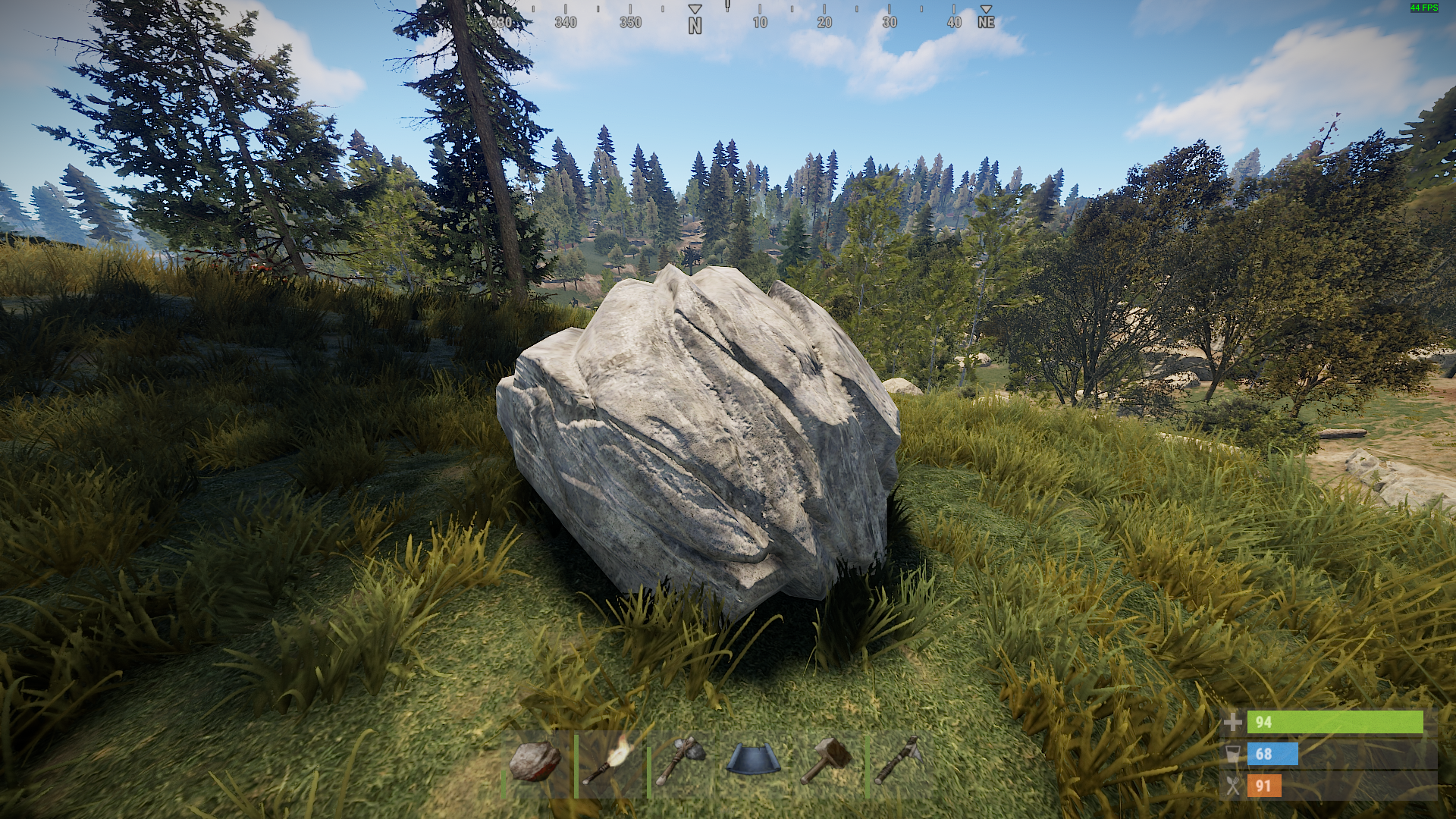Screen dimensions: 1456x819
Task: Pick the metal-bladed hatchet slot
Action: (x=899, y=762)
